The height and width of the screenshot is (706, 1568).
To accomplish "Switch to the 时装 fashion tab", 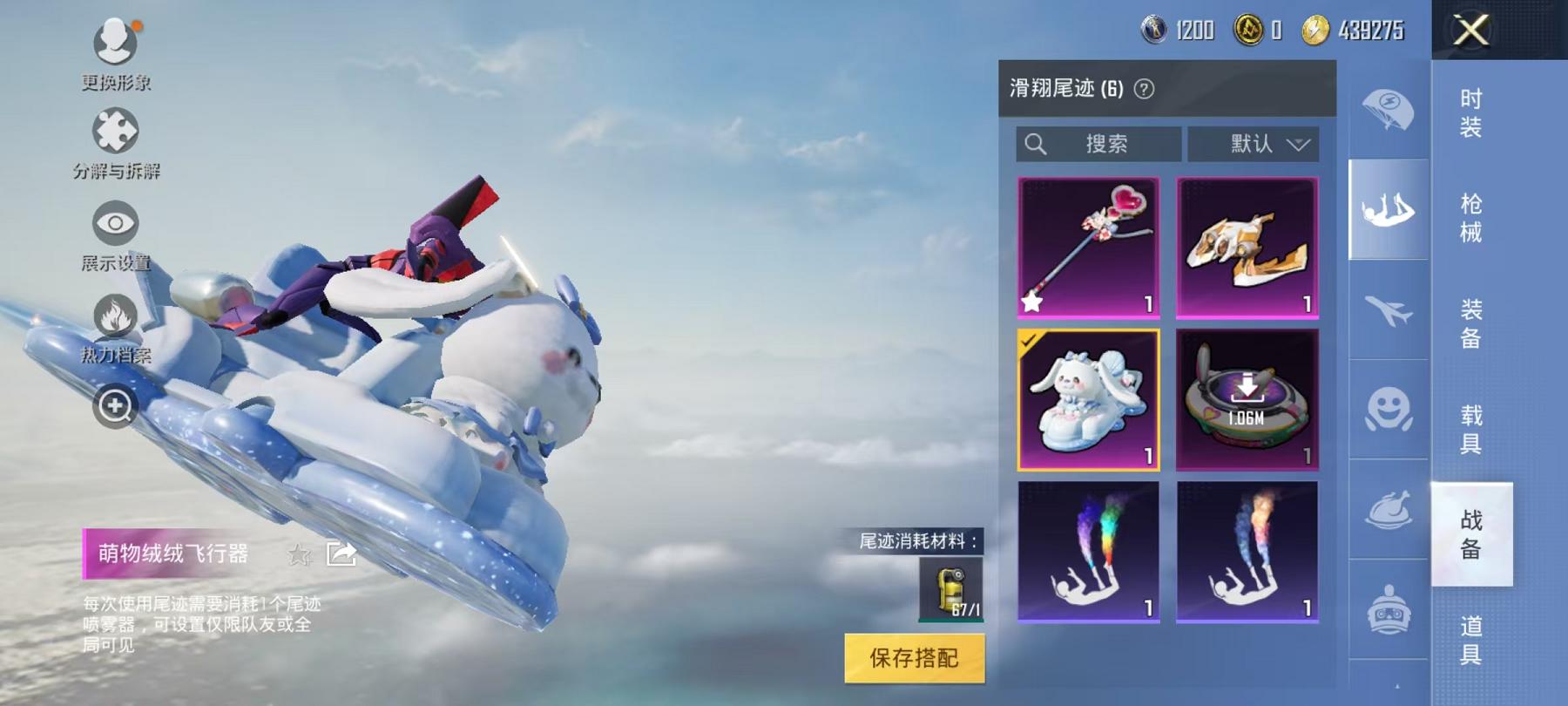I will pyautogui.click(x=1470, y=113).
